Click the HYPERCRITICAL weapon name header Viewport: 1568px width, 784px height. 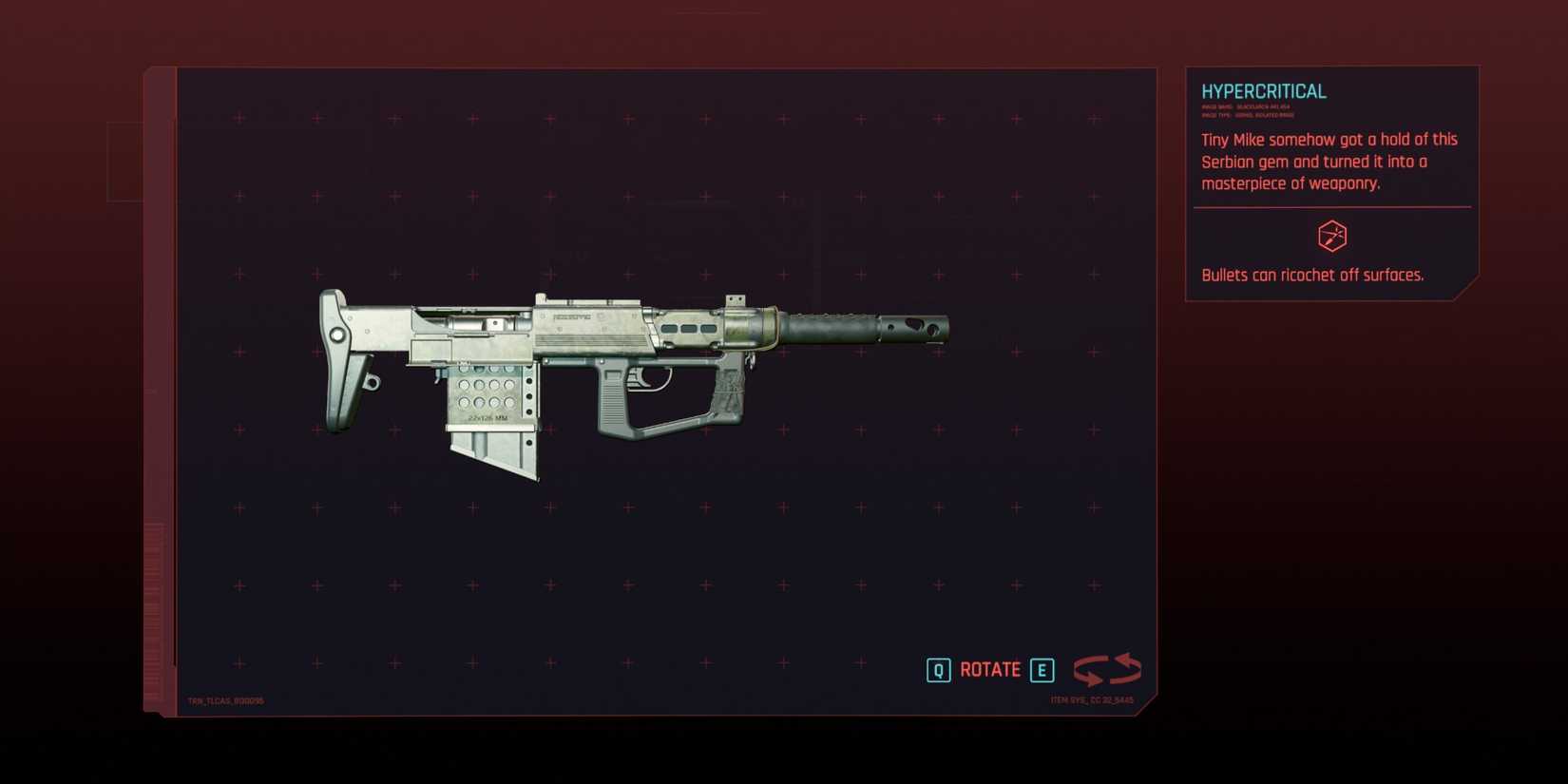pyautogui.click(x=1263, y=90)
